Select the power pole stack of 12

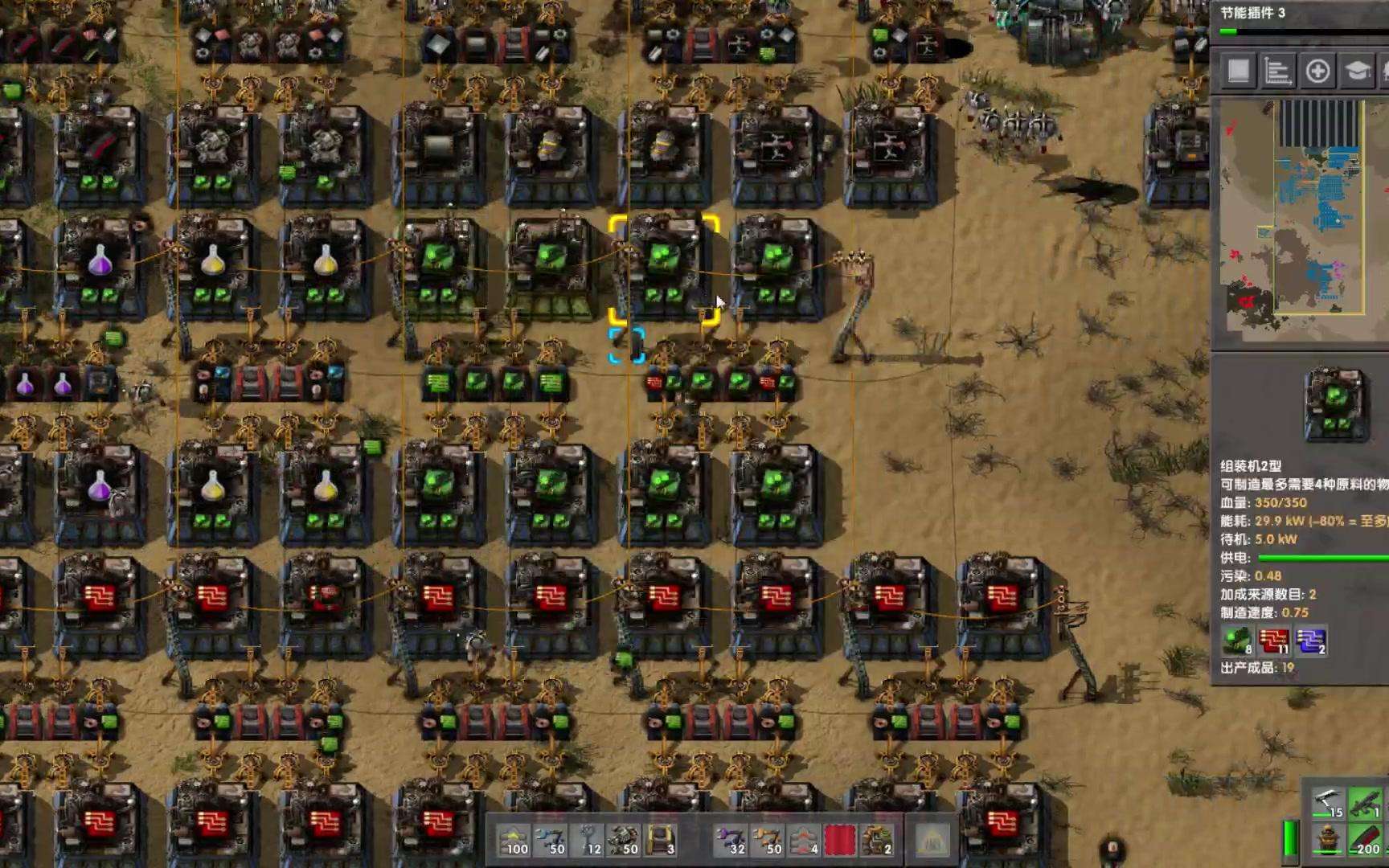pyautogui.click(x=590, y=841)
